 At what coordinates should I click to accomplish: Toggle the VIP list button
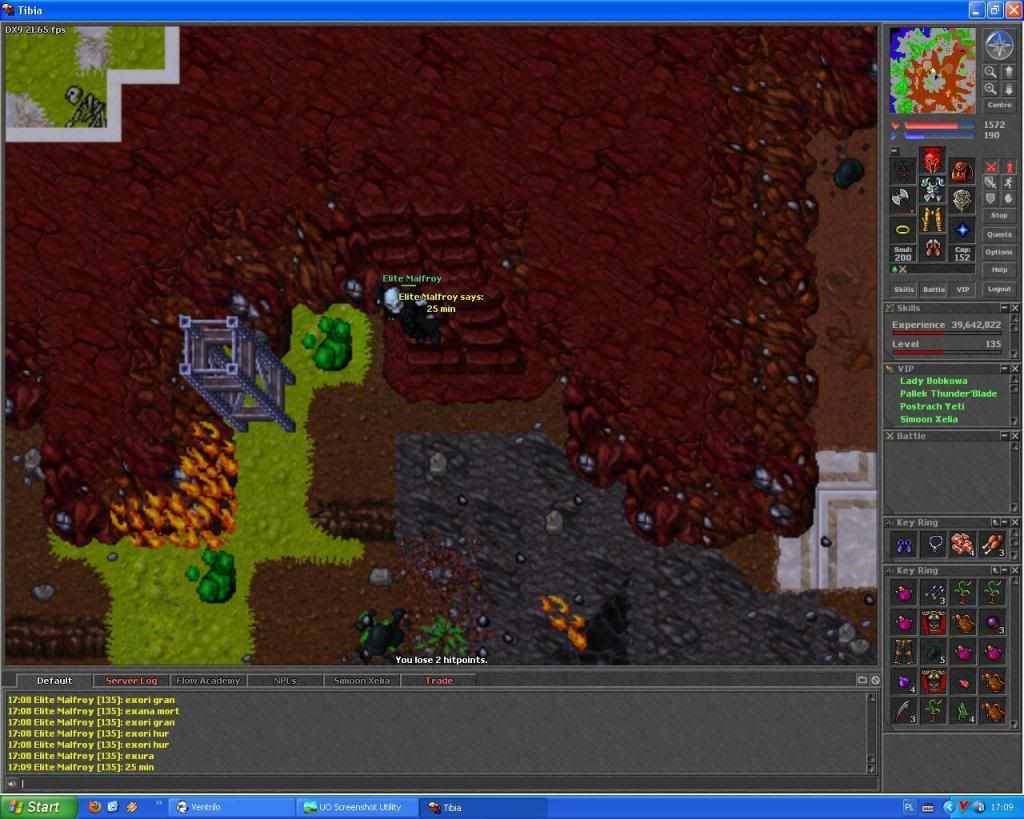[x=963, y=289]
